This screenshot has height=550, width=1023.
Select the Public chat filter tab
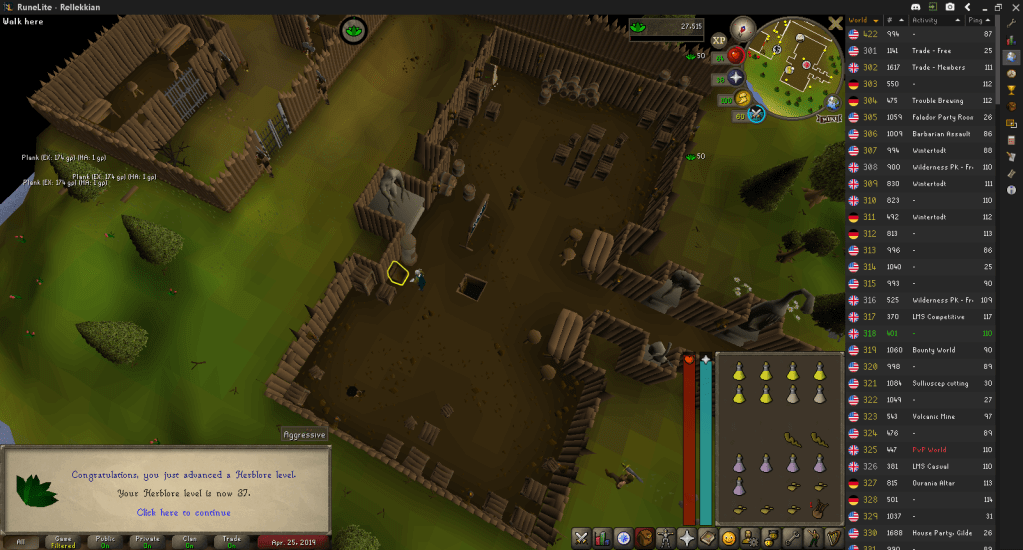point(105,541)
